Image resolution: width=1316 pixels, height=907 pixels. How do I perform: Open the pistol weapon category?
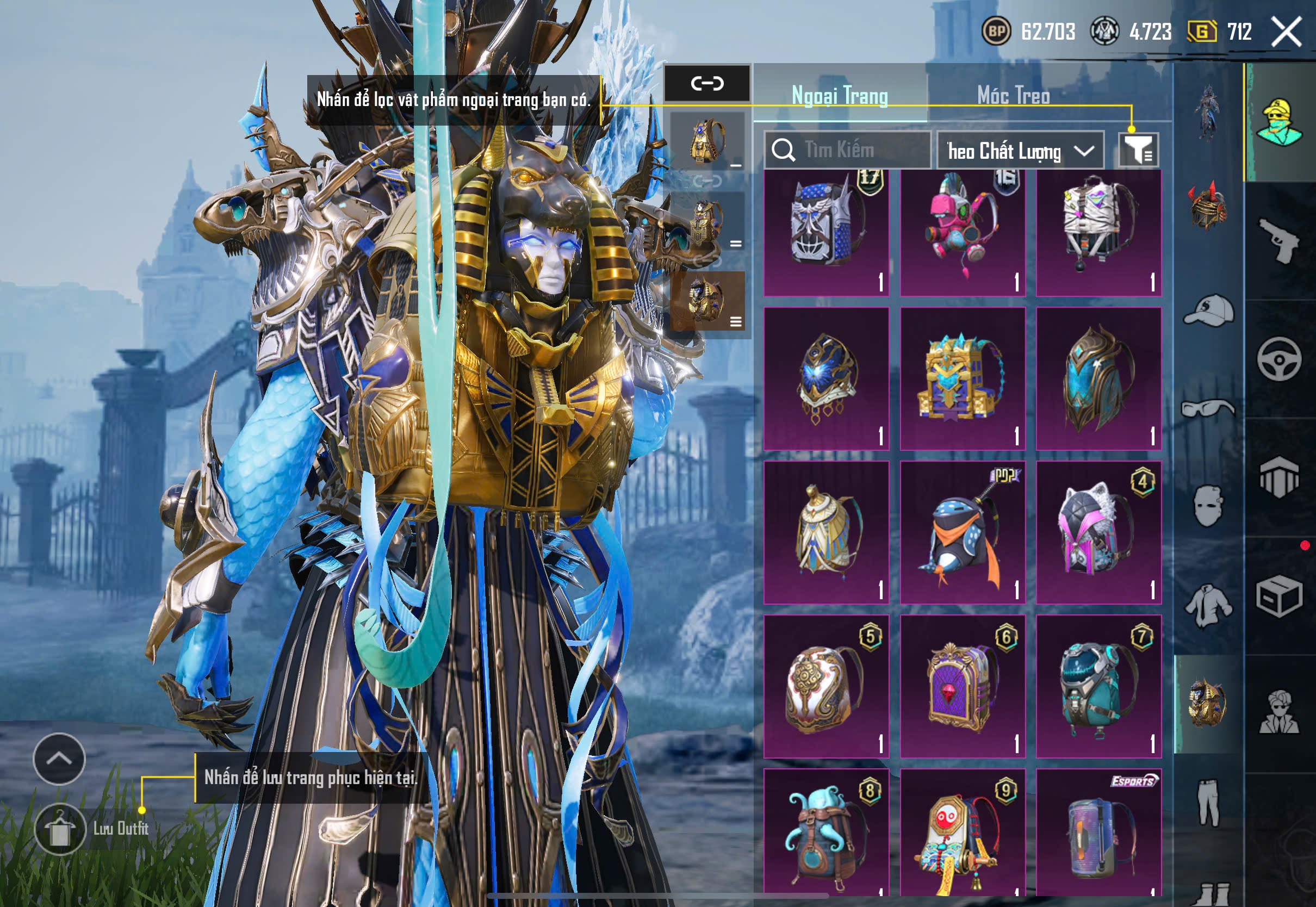tap(1279, 240)
